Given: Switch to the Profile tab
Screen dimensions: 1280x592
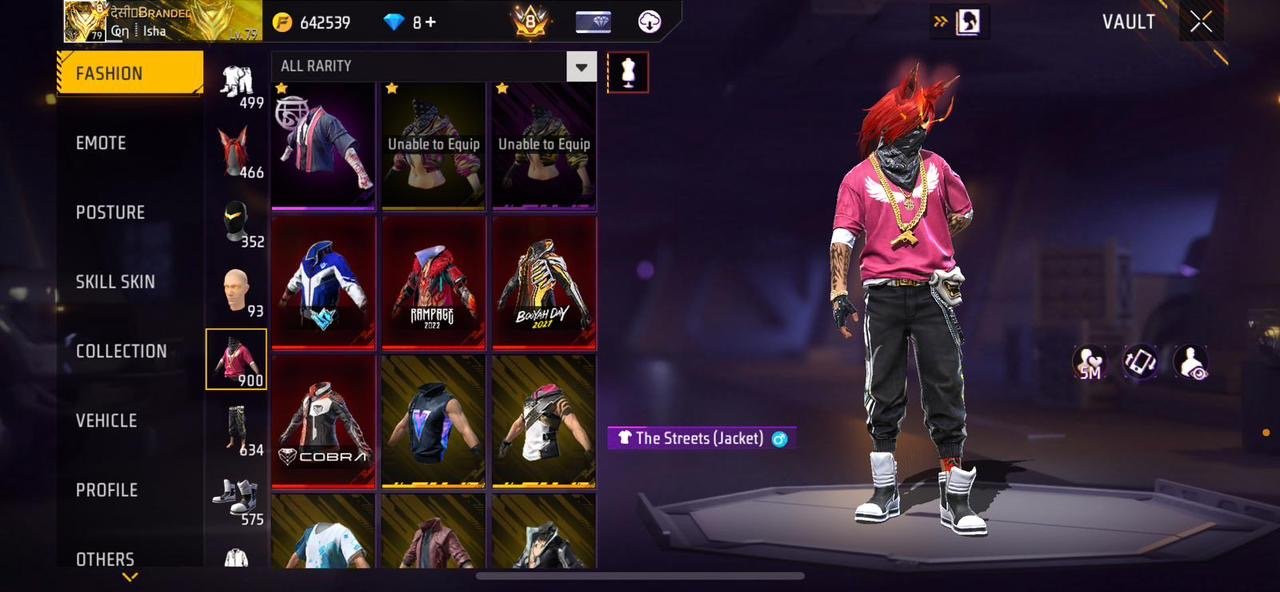Looking at the screenshot, I should pyautogui.click(x=107, y=490).
